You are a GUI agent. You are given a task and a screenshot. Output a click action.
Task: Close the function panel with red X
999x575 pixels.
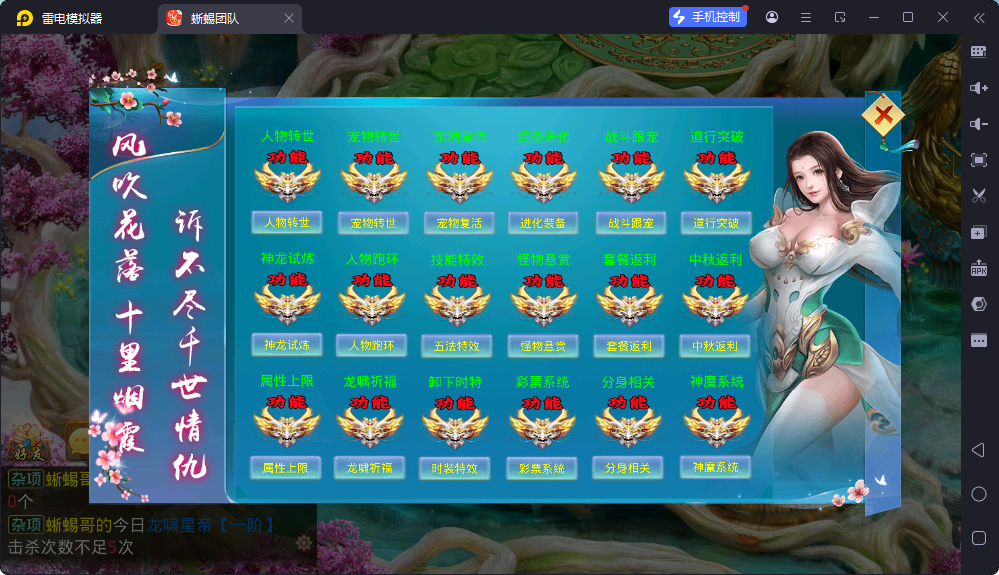click(x=883, y=116)
